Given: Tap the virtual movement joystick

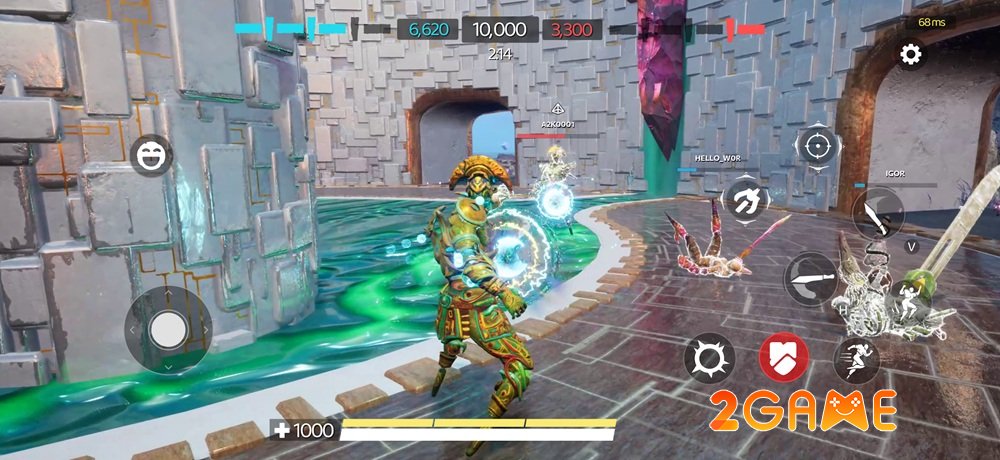Looking at the screenshot, I should pyautogui.click(x=168, y=327).
